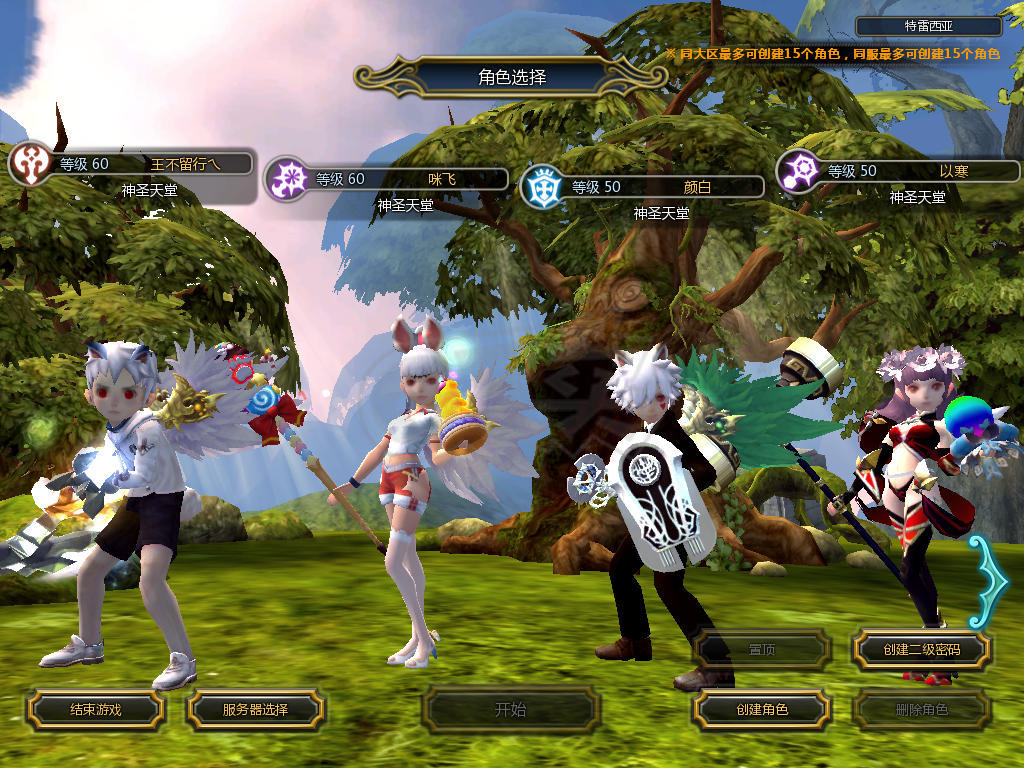Click the 结束游戏 (End Game) button
Viewport: 1024px width, 768px height.
coord(95,710)
